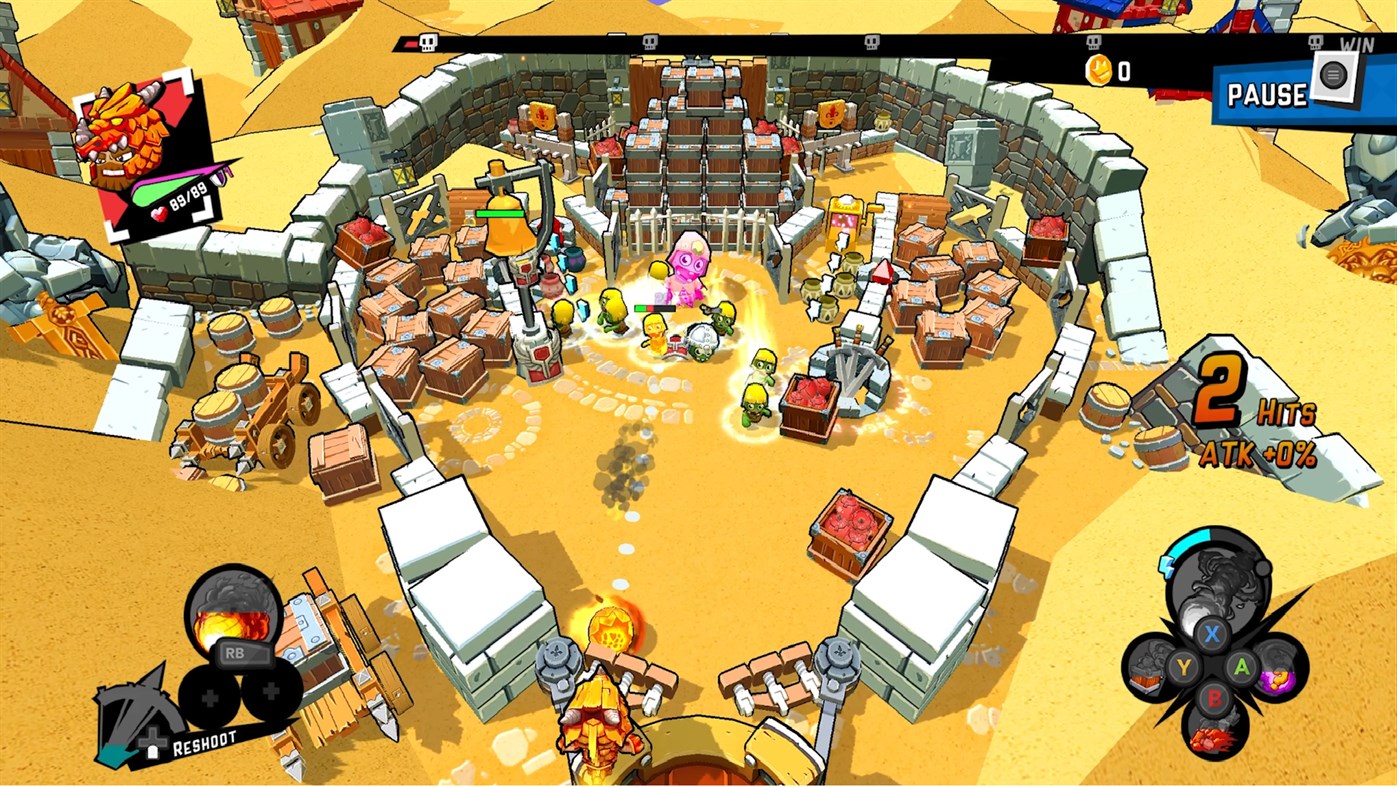Click the first skull marker on the progress bar

coord(430,44)
